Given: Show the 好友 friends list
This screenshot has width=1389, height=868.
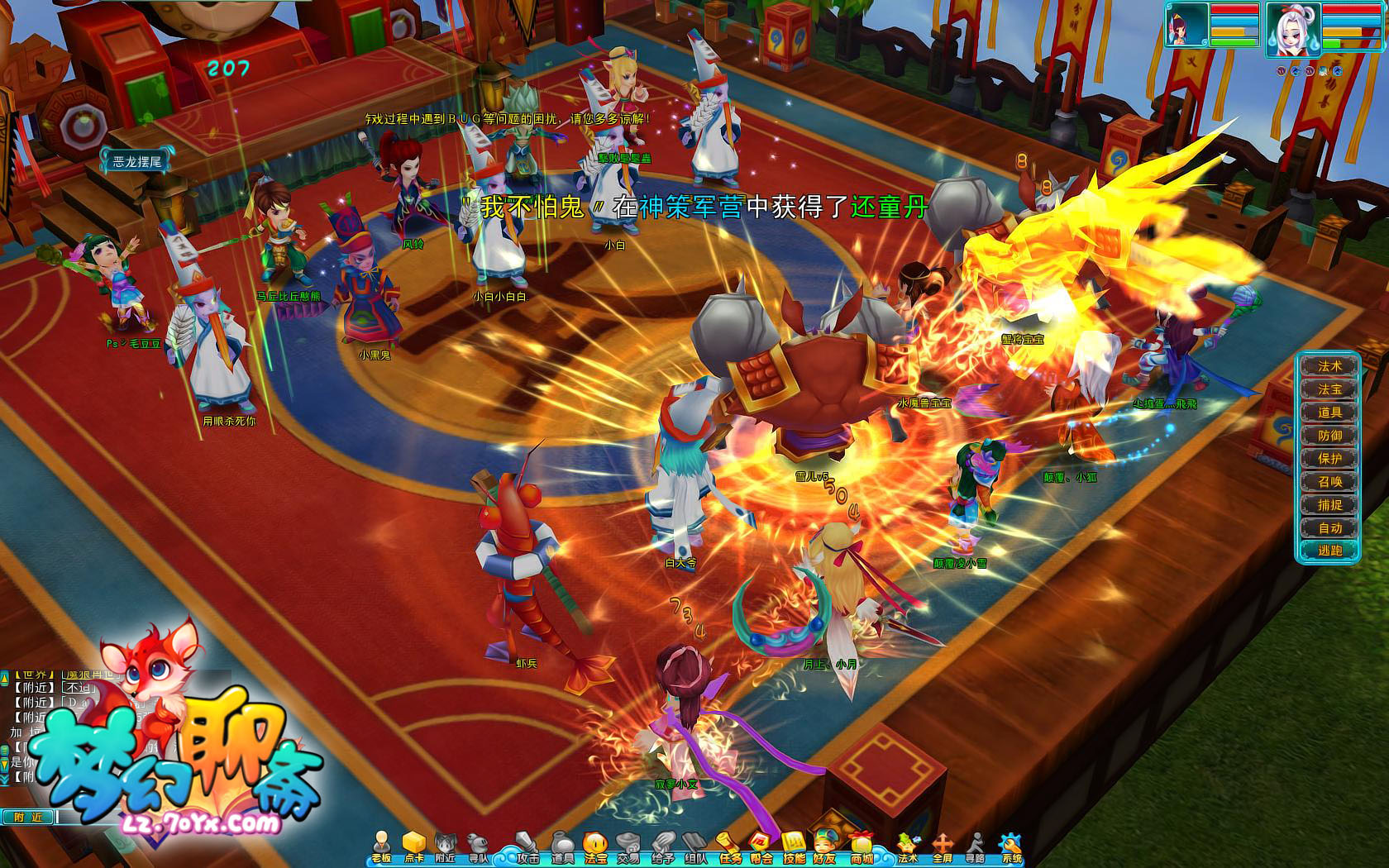Looking at the screenshot, I should pyautogui.click(x=824, y=847).
